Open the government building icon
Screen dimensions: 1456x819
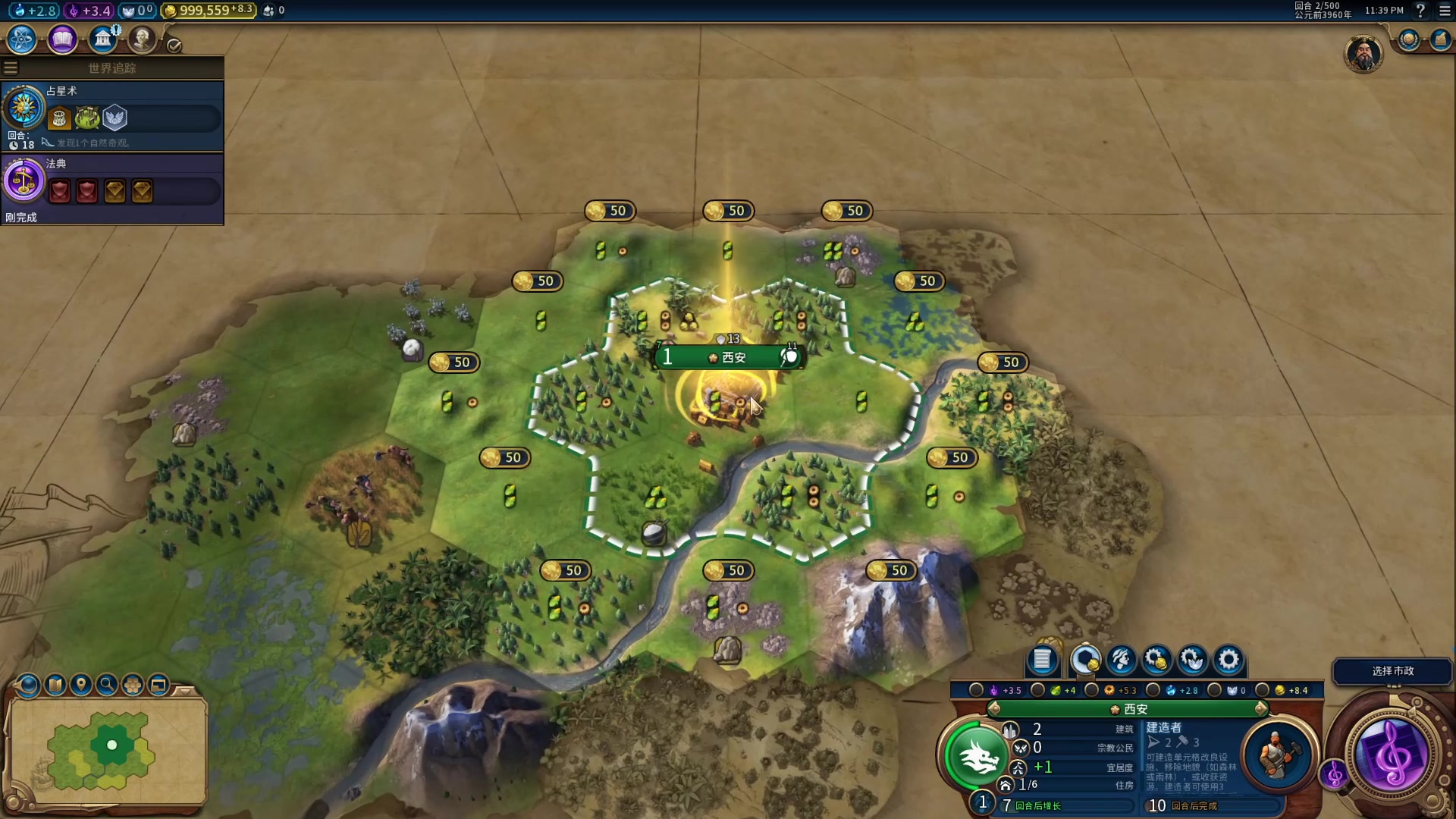102,39
